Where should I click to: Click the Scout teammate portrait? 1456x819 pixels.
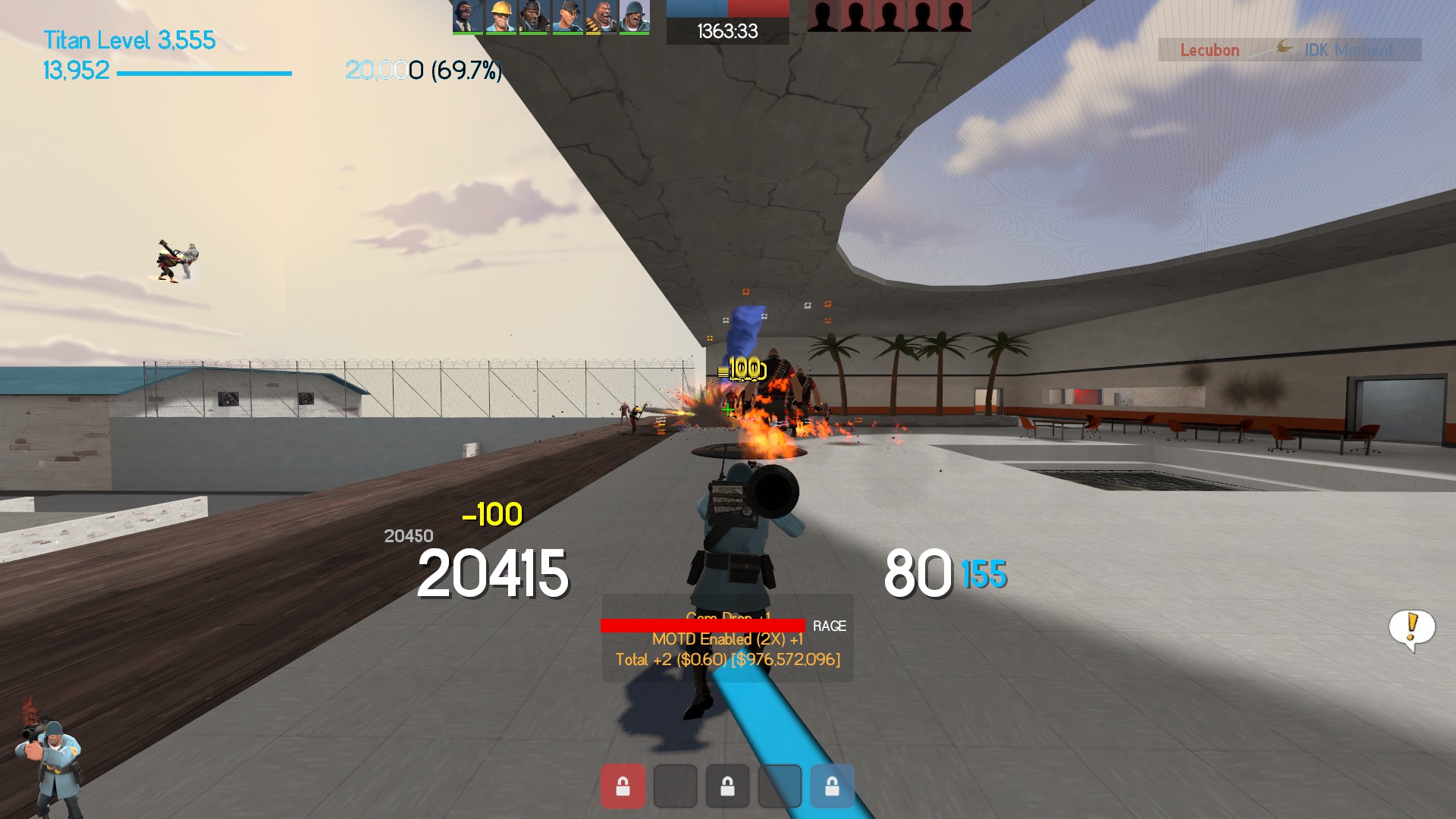568,17
